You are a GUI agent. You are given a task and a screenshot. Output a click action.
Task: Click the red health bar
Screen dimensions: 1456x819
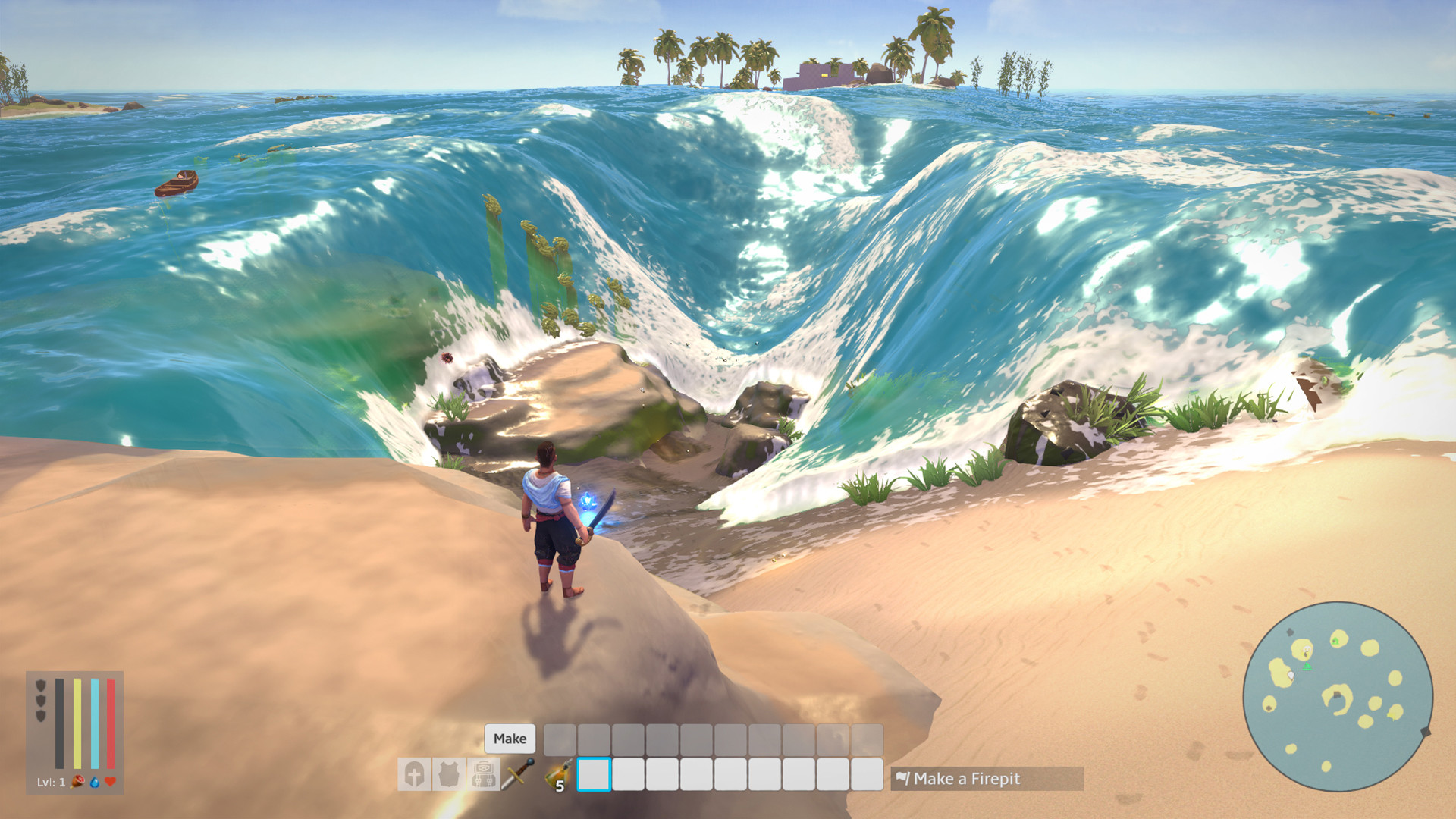[x=111, y=723]
